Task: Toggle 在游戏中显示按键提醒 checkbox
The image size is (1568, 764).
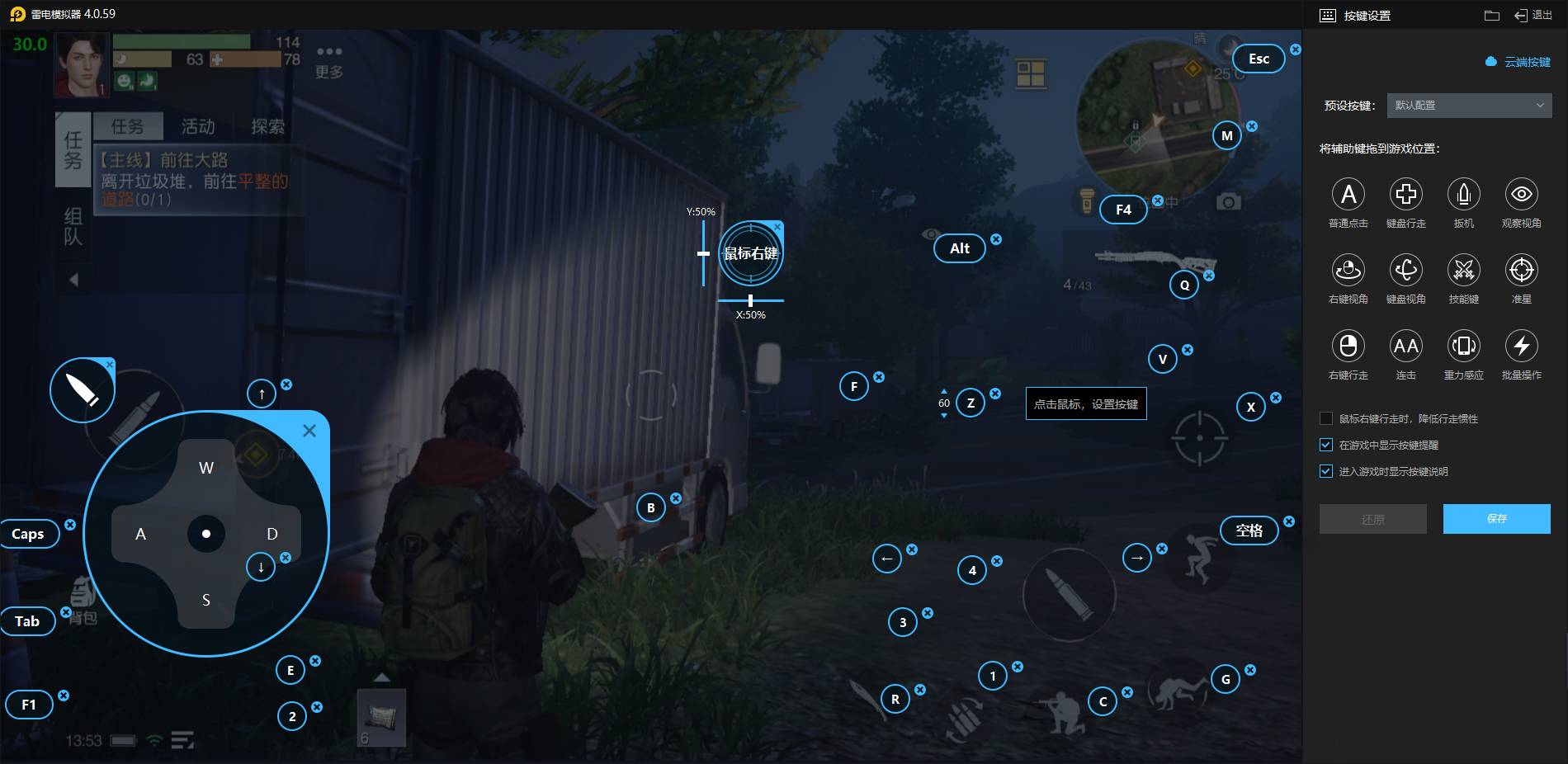Action: pyautogui.click(x=1326, y=446)
